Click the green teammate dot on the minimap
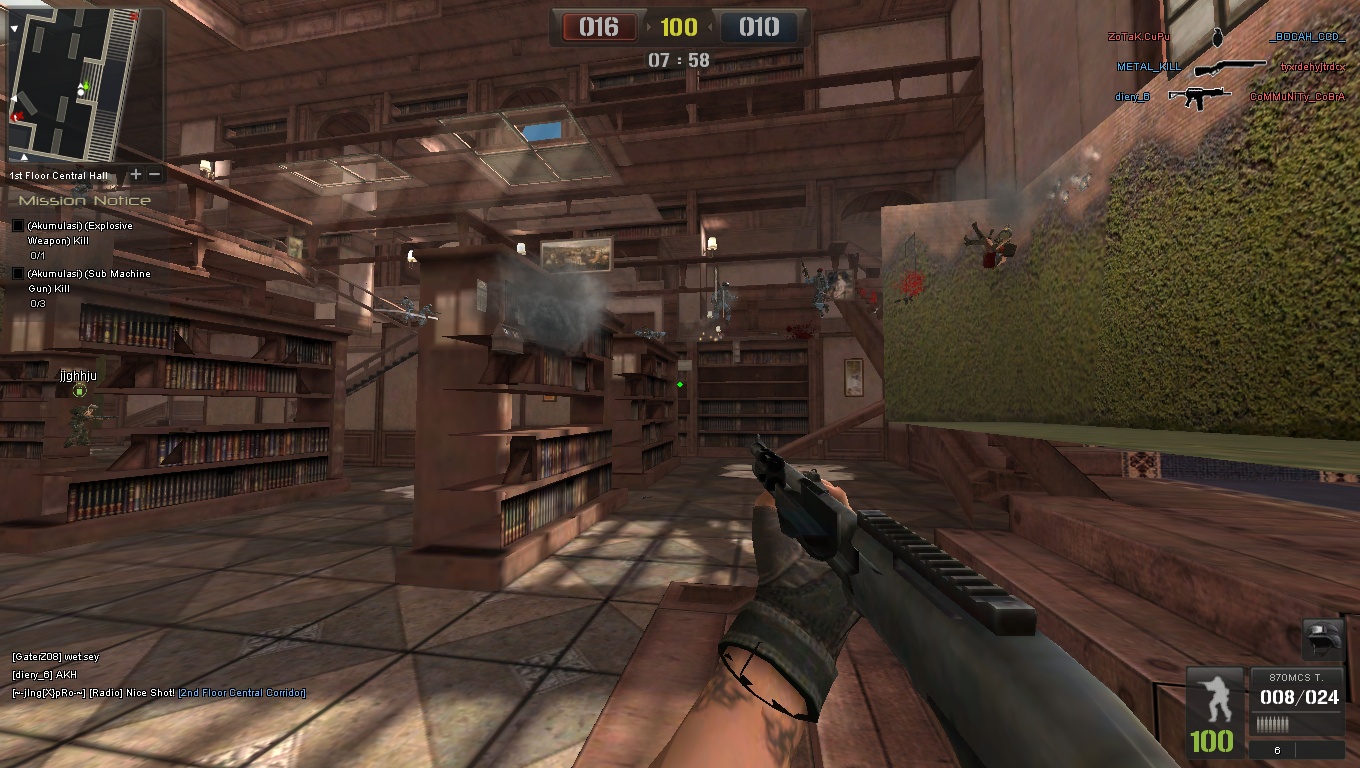The height and width of the screenshot is (768, 1360). (x=86, y=85)
